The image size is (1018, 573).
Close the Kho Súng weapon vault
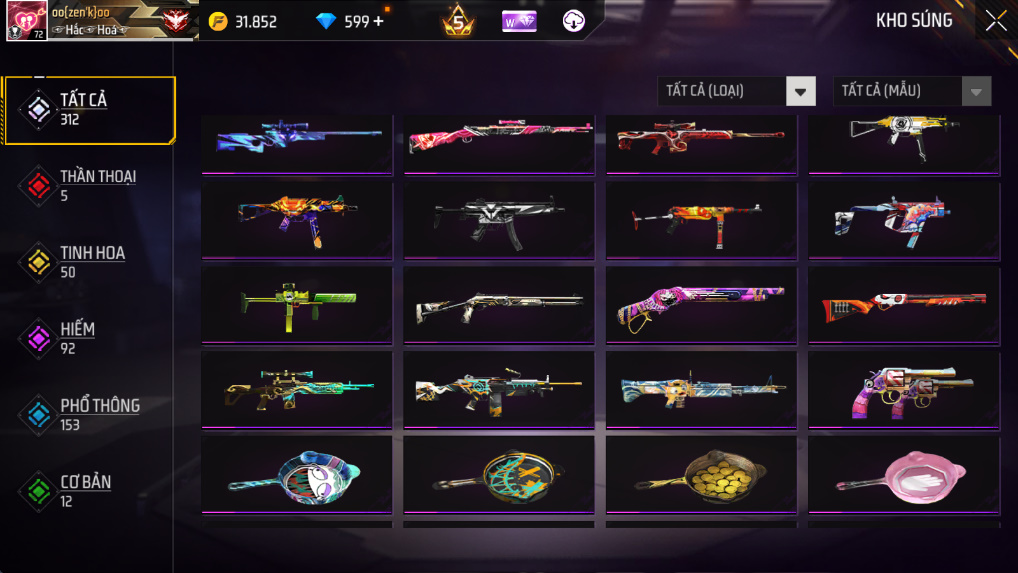pyautogui.click(x=995, y=21)
